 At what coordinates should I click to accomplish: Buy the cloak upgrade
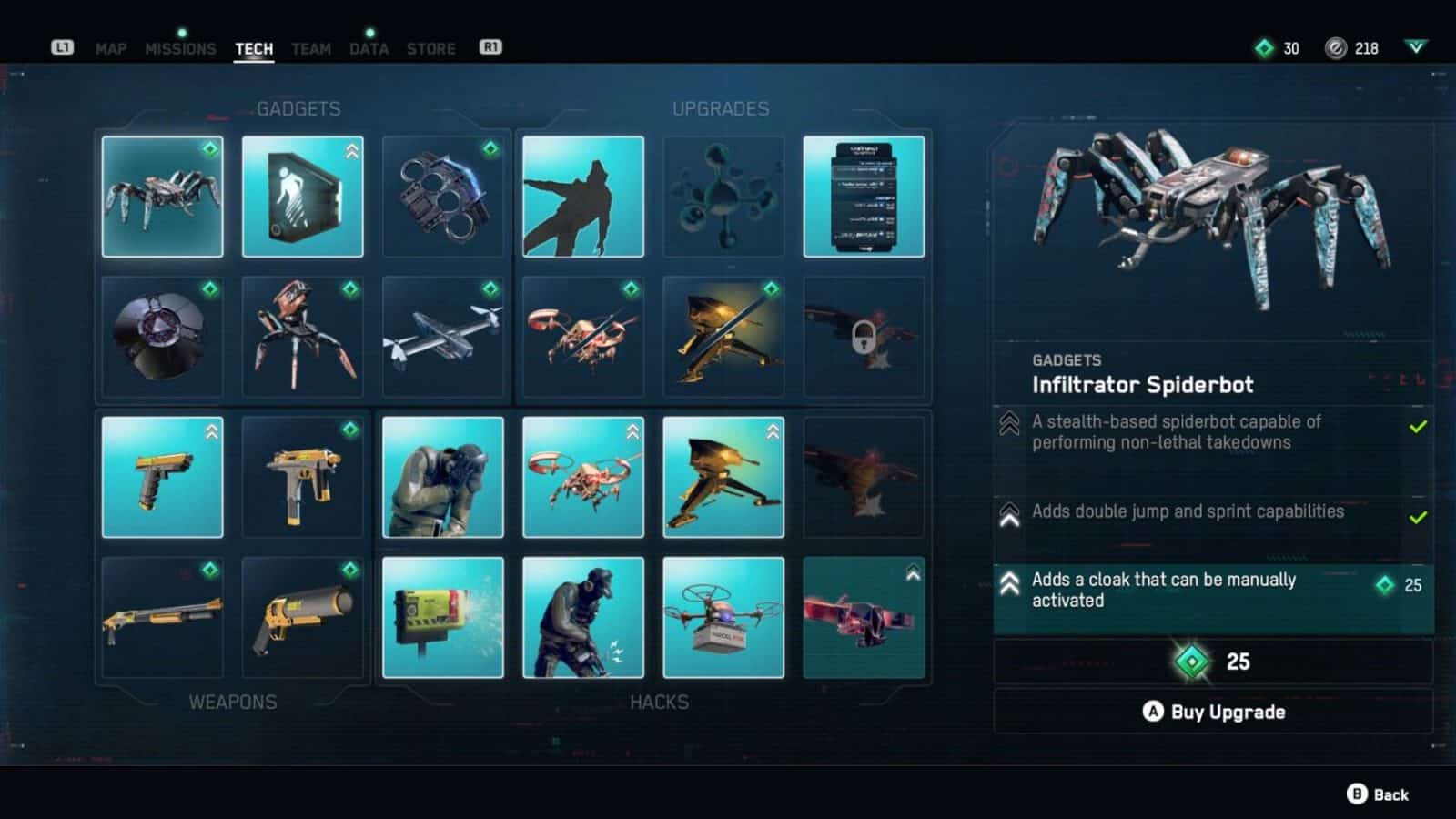pos(1213,712)
